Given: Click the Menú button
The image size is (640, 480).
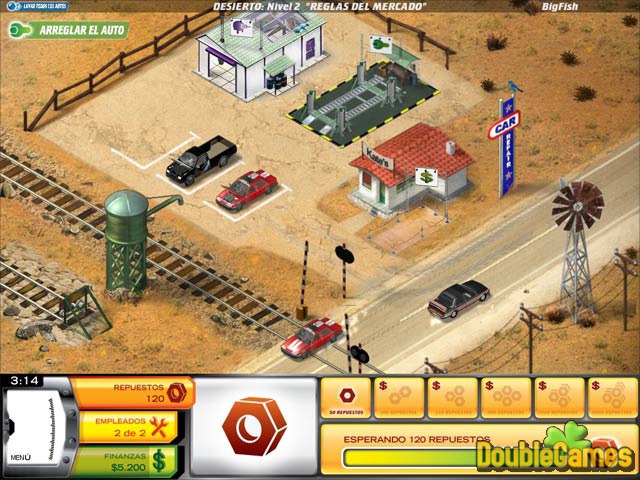Looking at the screenshot, I should [22, 457].
